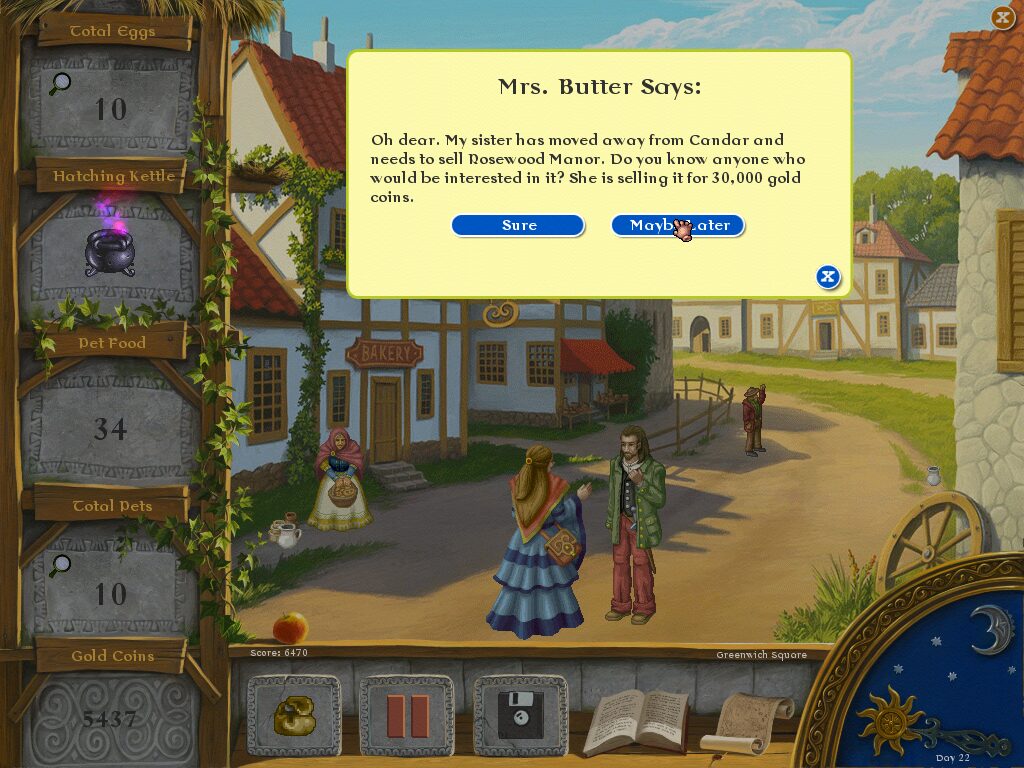Screen dimensions: 1024x768
Task: Inspect Total Eggs with the magnifying glass
Action: click(x=60, y=84)
